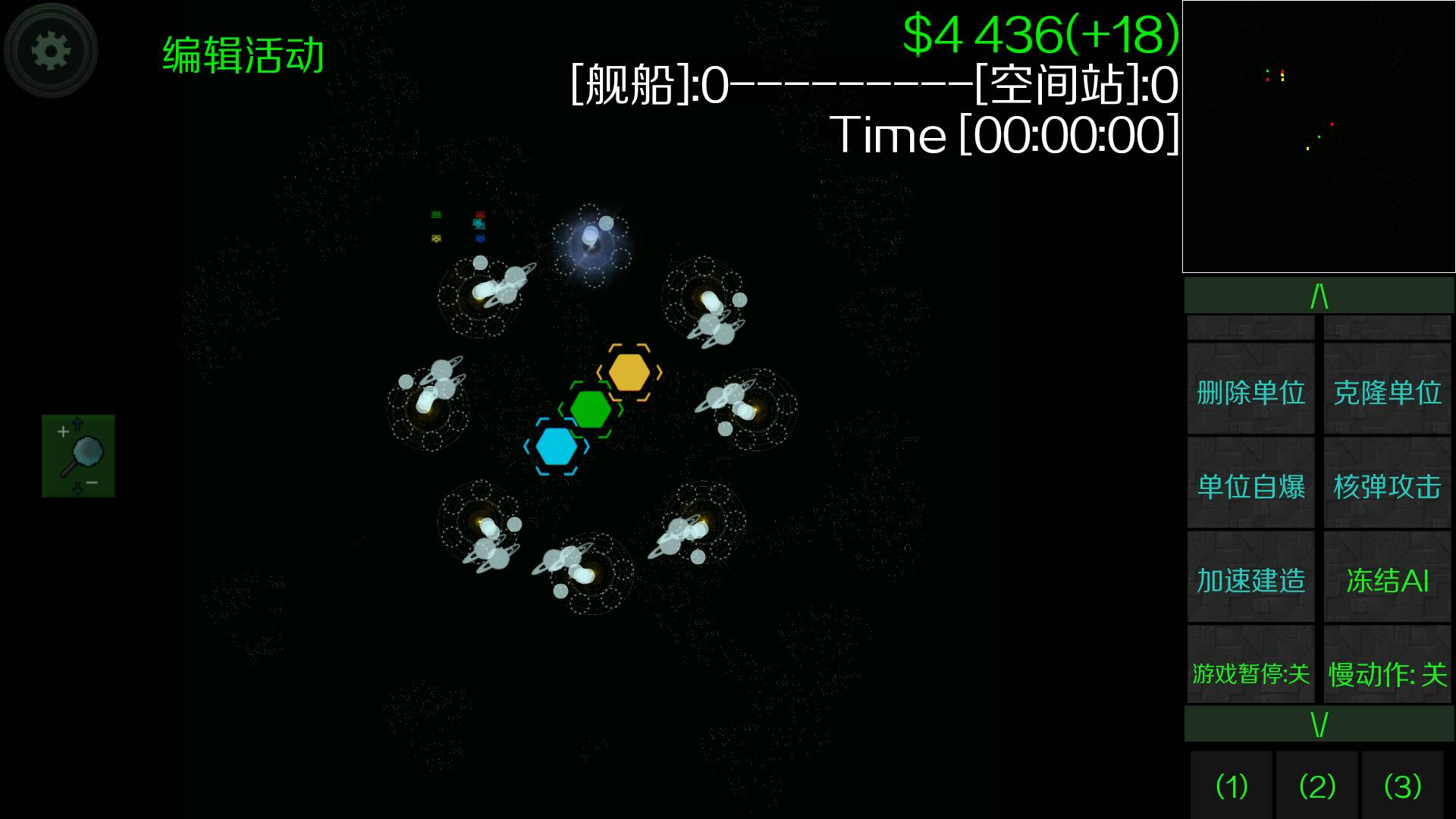Expand the panel upward with the caret
Screen dimensions: 1456x819
1318,296
